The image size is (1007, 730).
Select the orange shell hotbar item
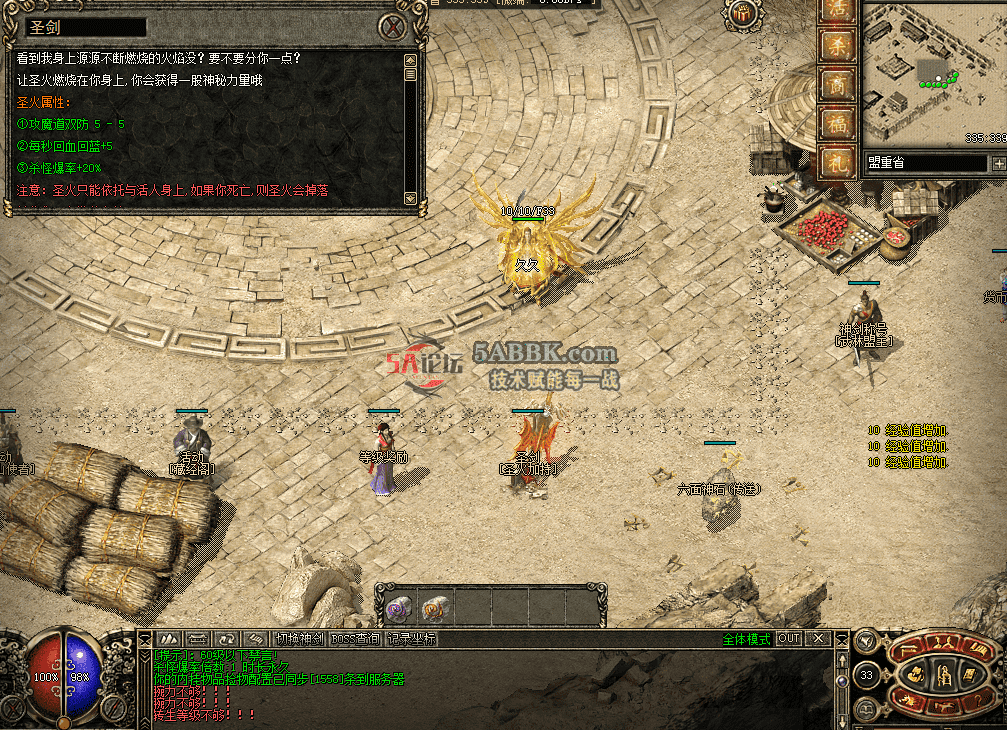point(435,607)
